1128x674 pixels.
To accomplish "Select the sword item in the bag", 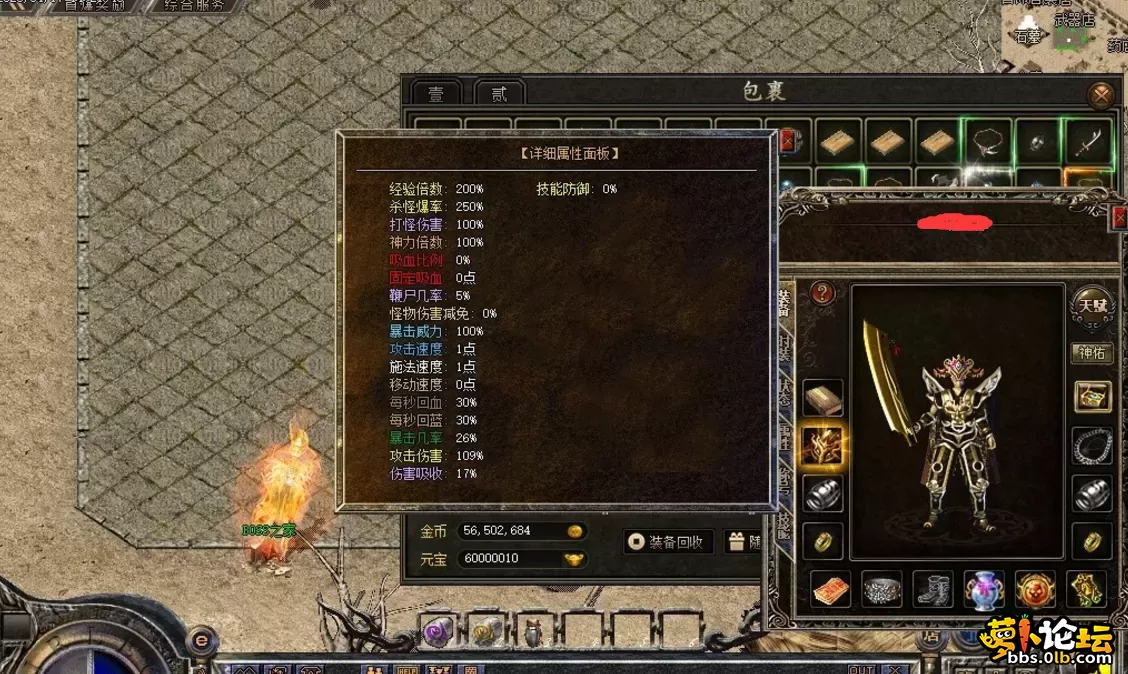I will click(1087, 142).
